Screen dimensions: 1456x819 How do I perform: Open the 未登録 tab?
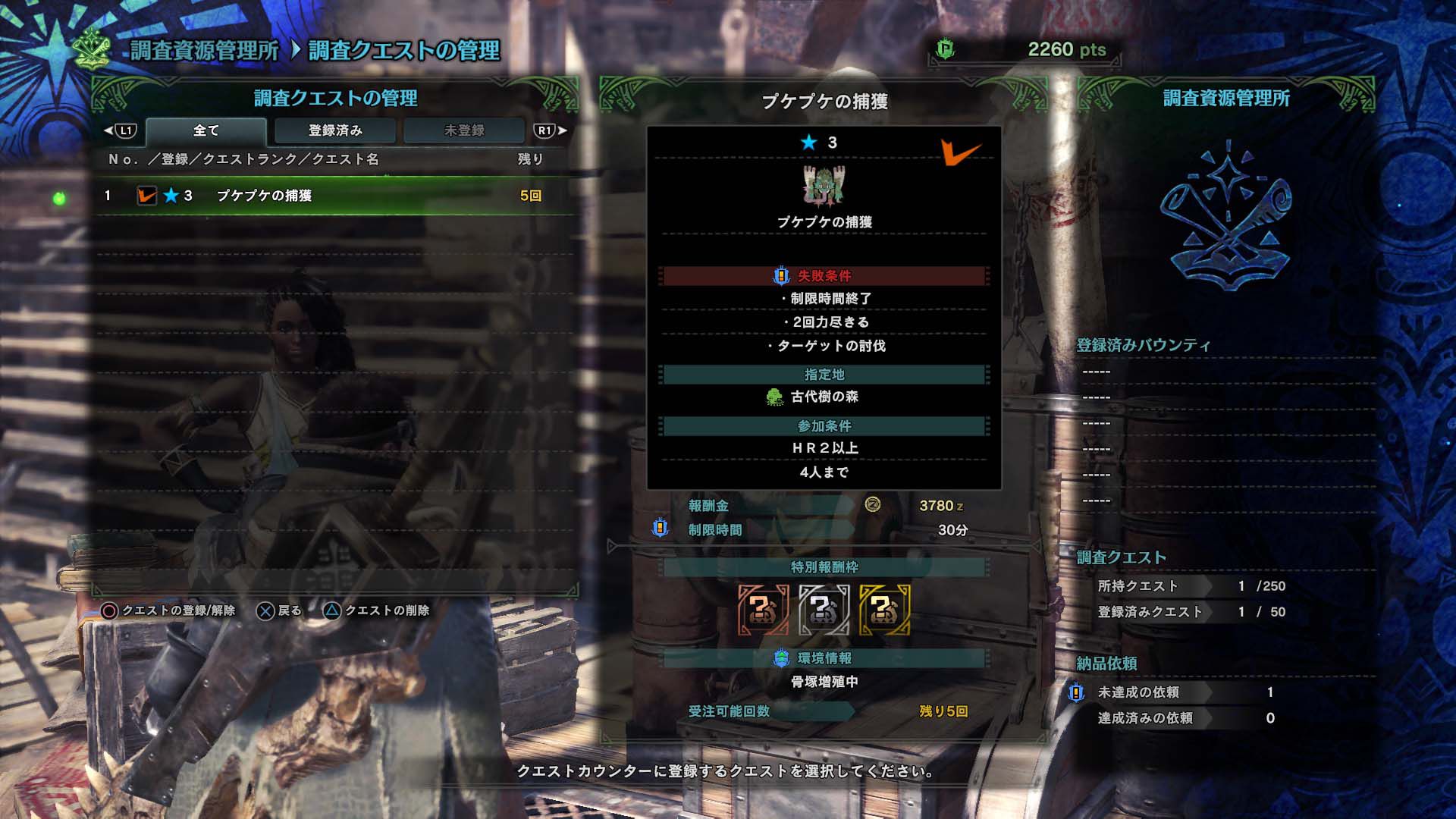463,130
